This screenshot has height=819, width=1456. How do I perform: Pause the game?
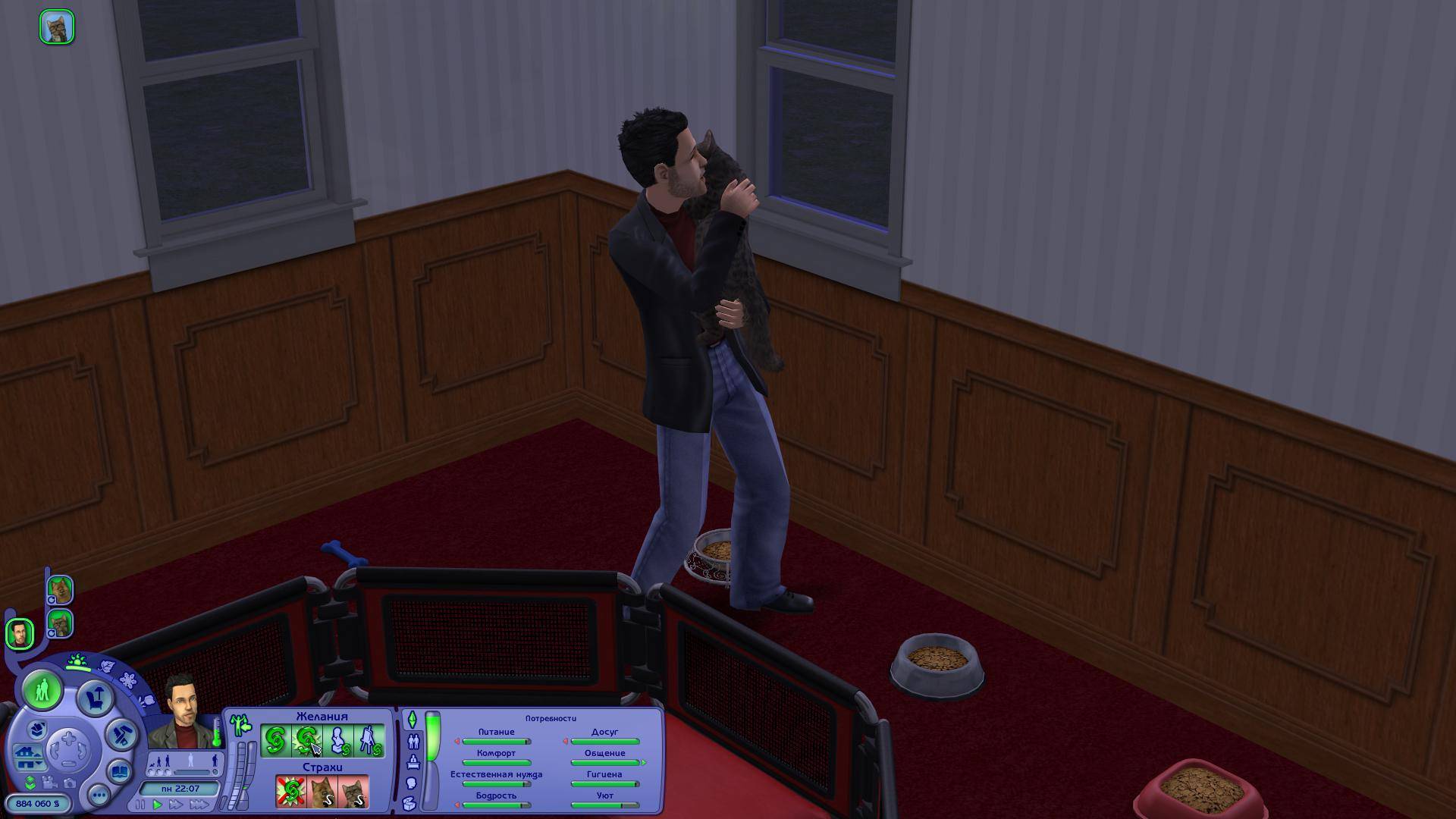(140, 805)
